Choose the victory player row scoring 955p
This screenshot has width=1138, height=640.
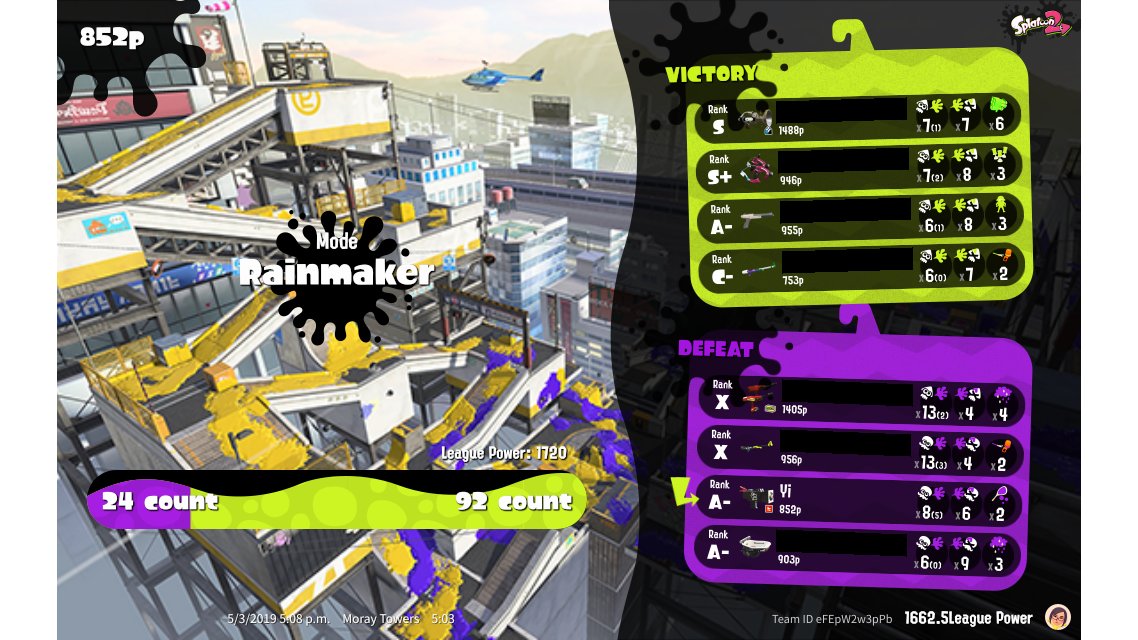pos(860,217)
